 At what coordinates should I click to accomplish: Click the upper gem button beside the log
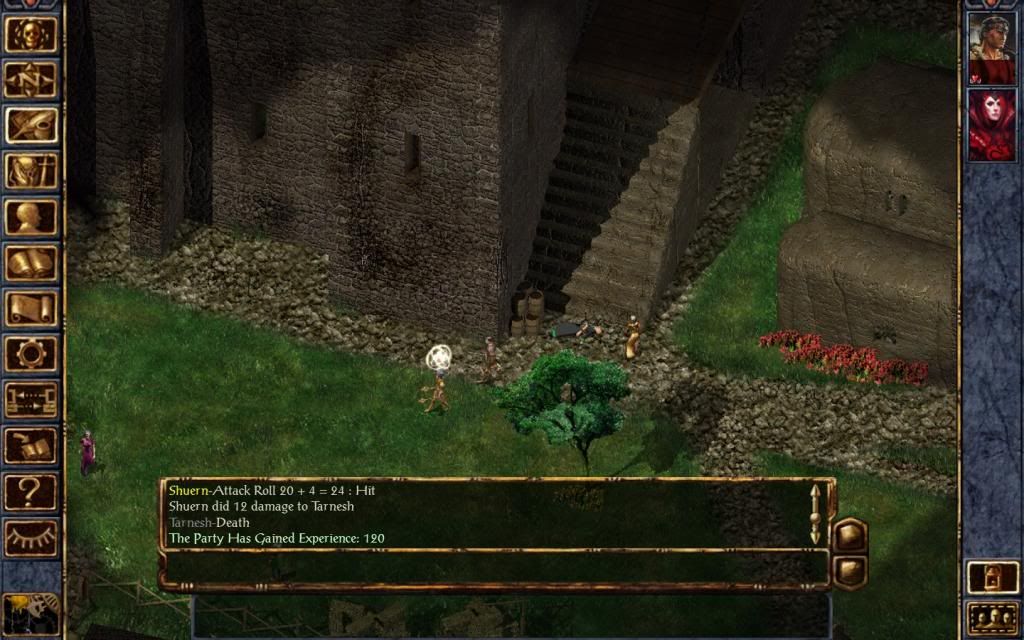click(849, 536)
